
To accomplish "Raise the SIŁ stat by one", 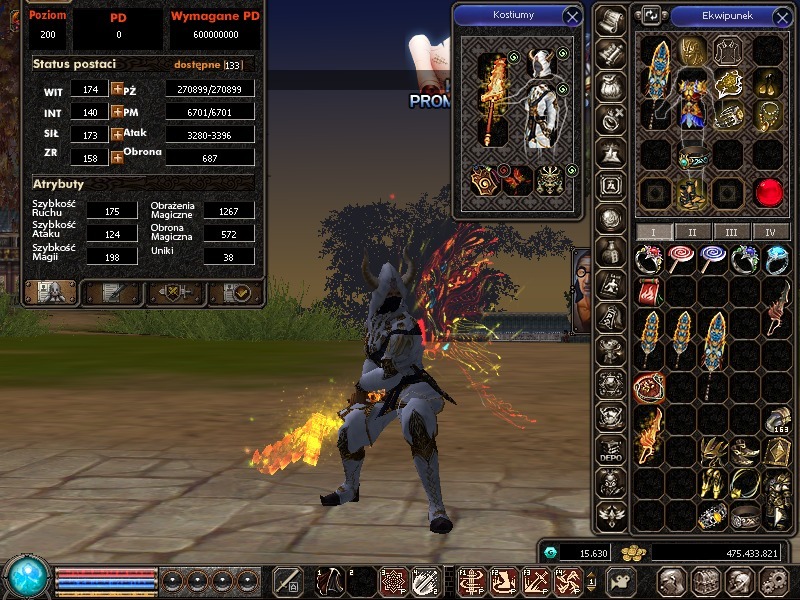I will 117,134.
